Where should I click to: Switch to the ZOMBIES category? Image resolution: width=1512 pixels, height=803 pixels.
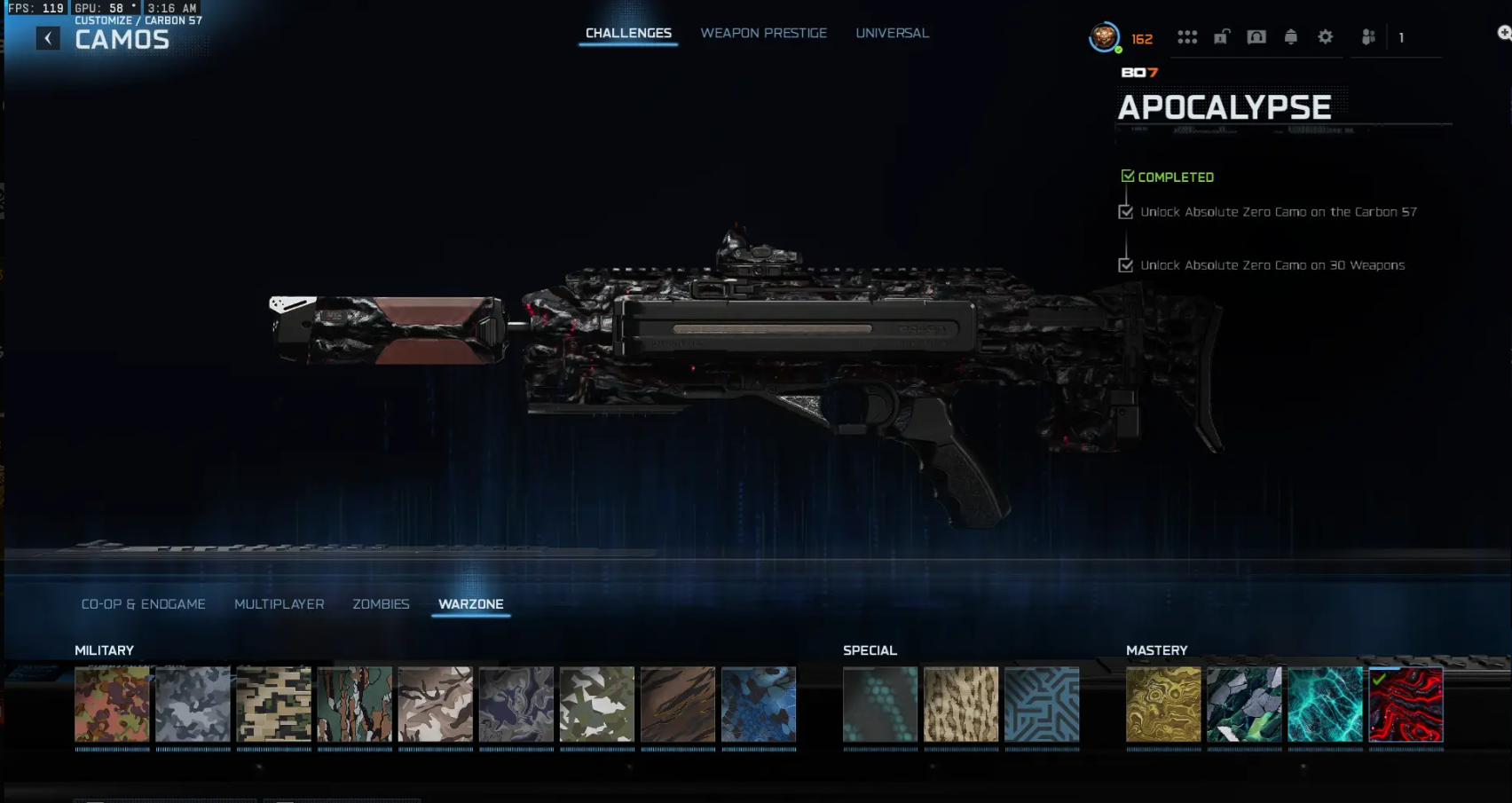382,603
